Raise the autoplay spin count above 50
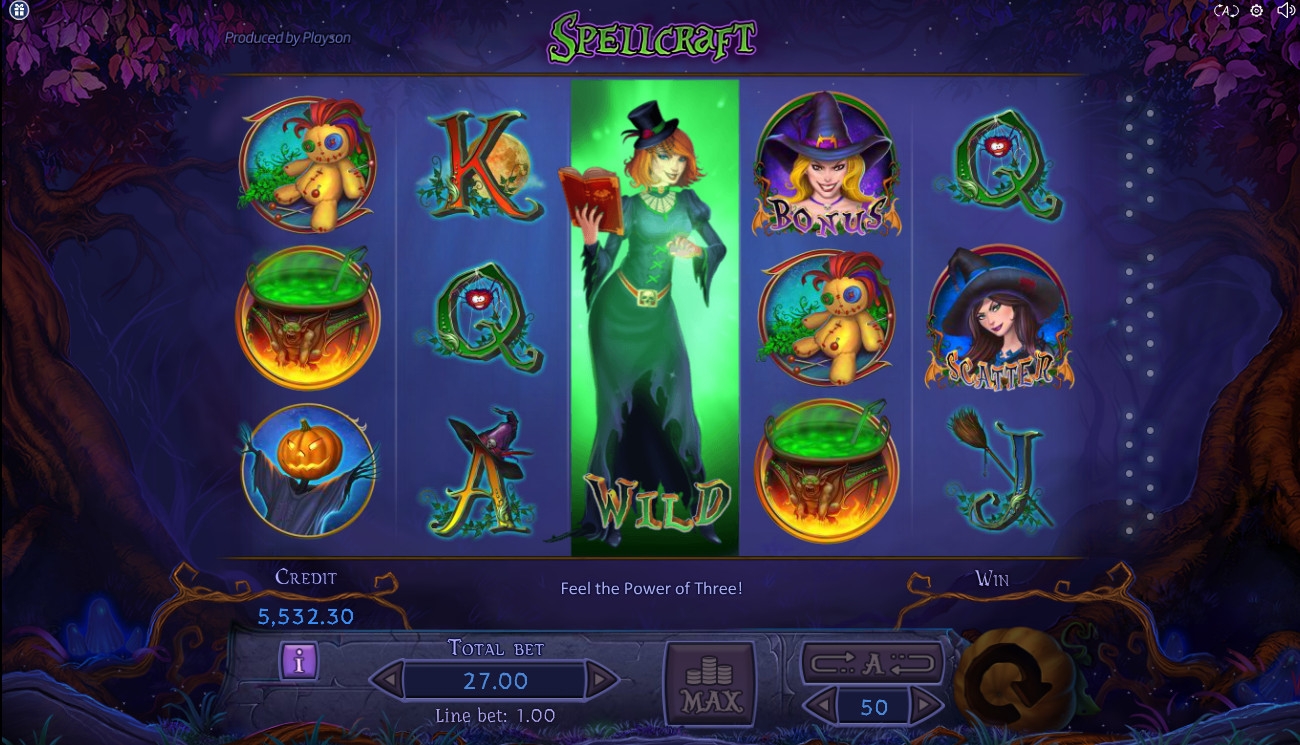This screenshot has height=745, width=1300. click(x=926, y=707)
